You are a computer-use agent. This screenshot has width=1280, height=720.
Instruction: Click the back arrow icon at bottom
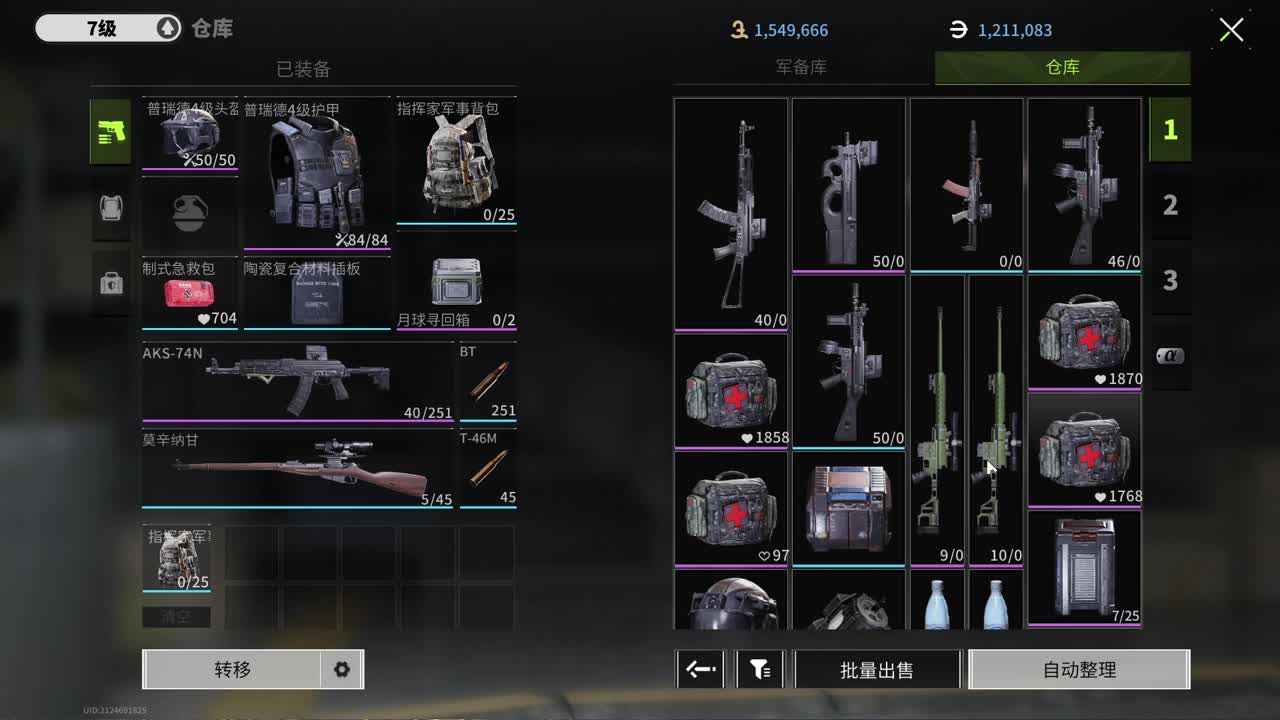tap(699, 669)
